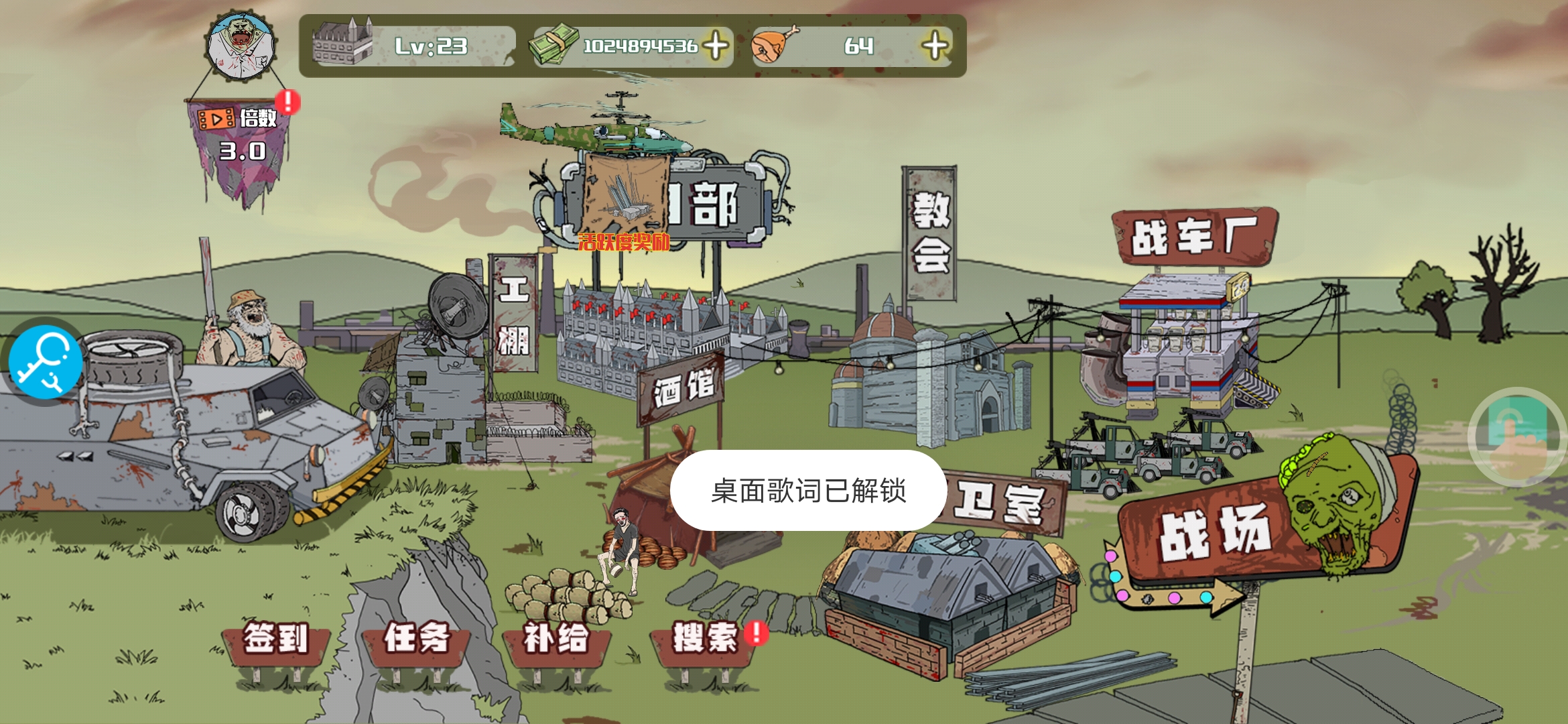Add more meat with the plus button
The width and height of the screenshot is (1568, 724).
(935, 46)
